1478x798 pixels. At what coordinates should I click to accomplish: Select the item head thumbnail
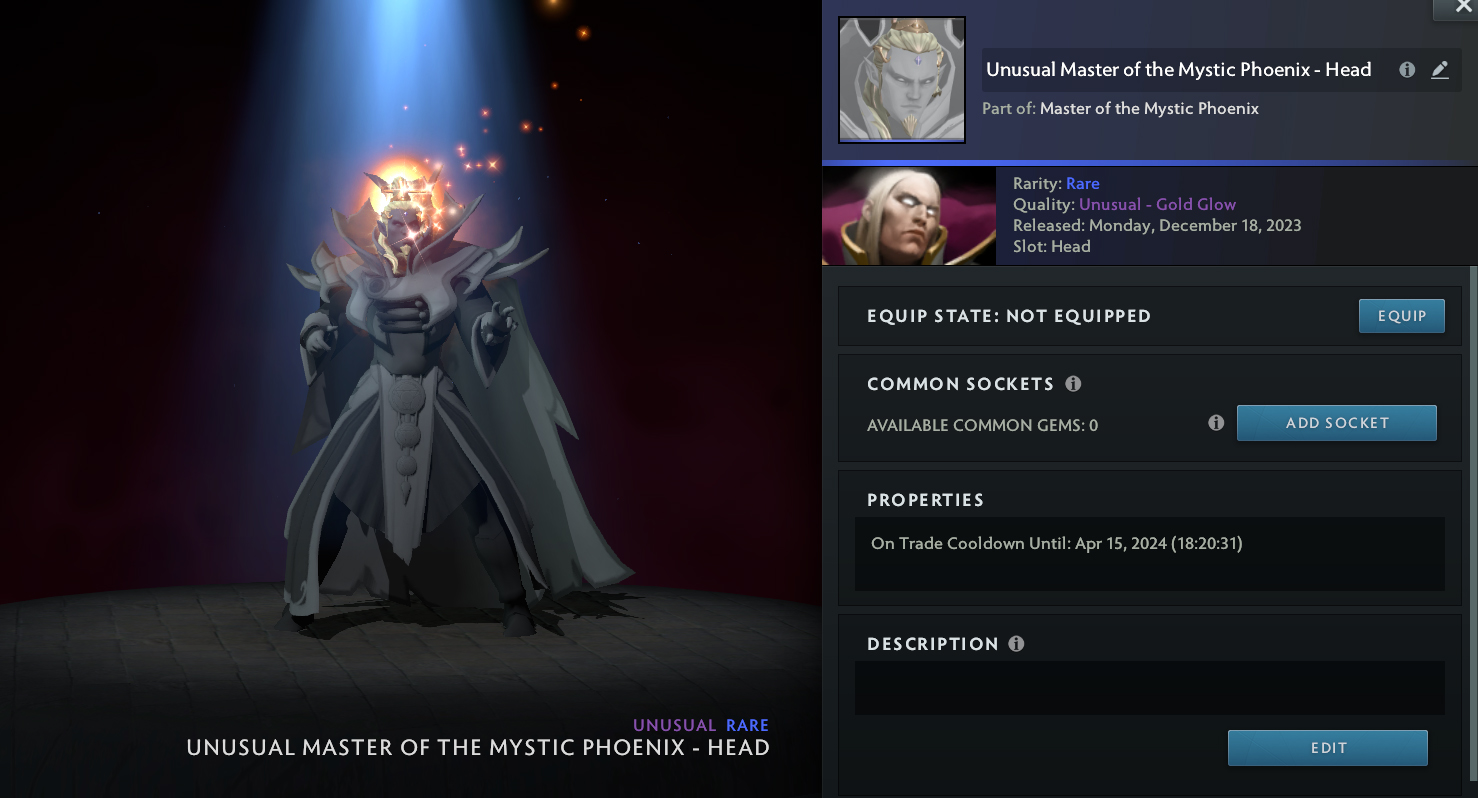pyautogui.click(x=901, y=80)
